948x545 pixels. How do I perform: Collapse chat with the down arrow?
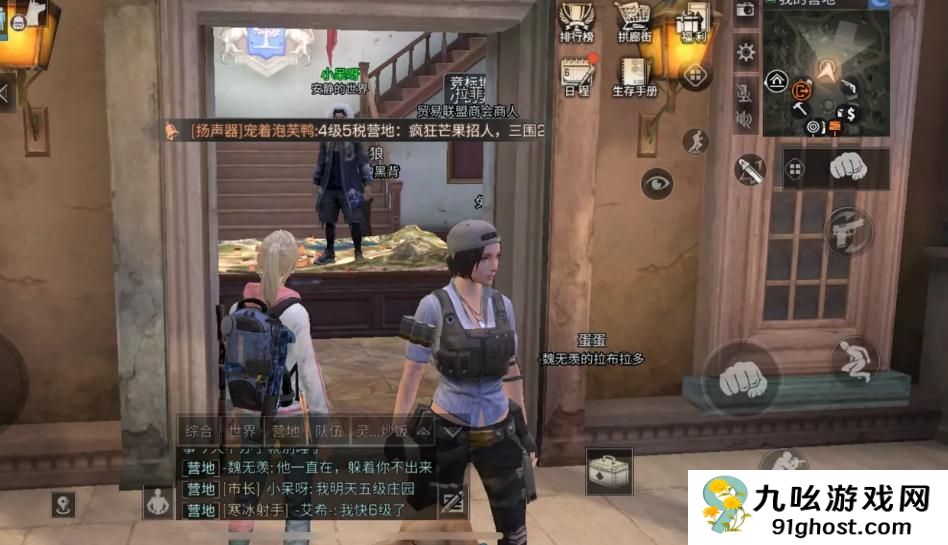click(x=452, y=432)
